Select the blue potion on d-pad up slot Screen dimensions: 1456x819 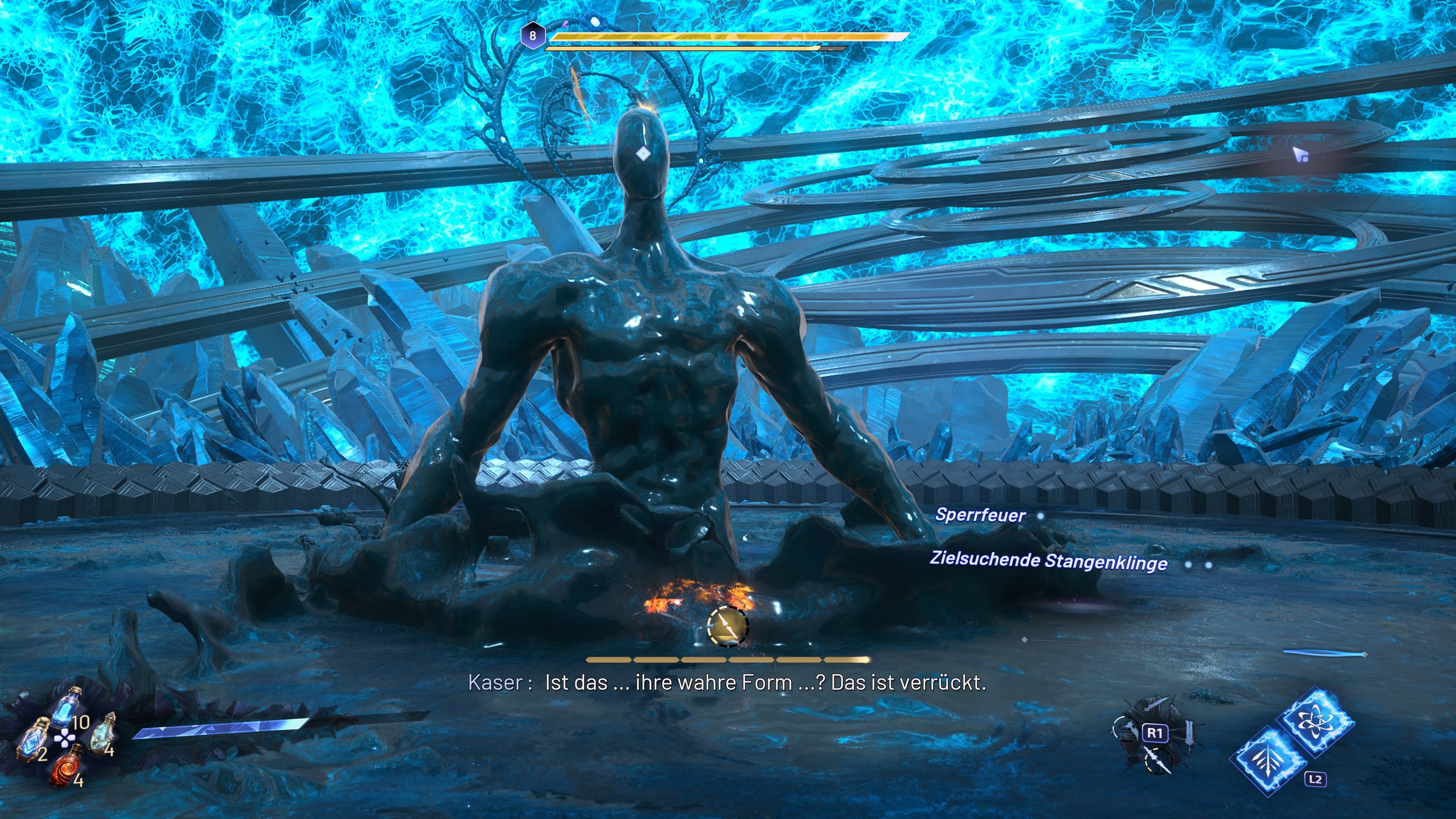66,708
